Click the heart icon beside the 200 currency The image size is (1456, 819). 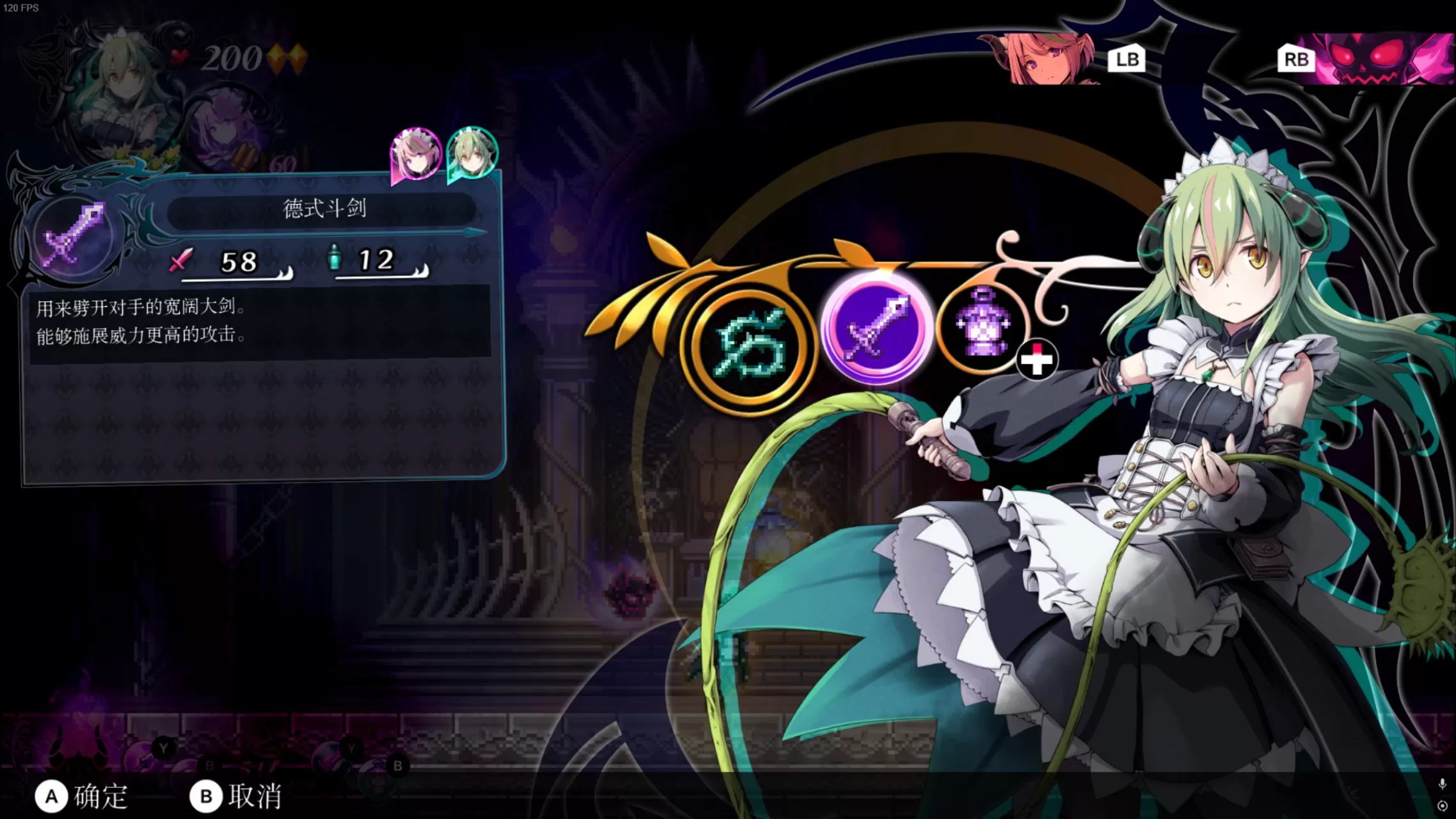point(180,58)
